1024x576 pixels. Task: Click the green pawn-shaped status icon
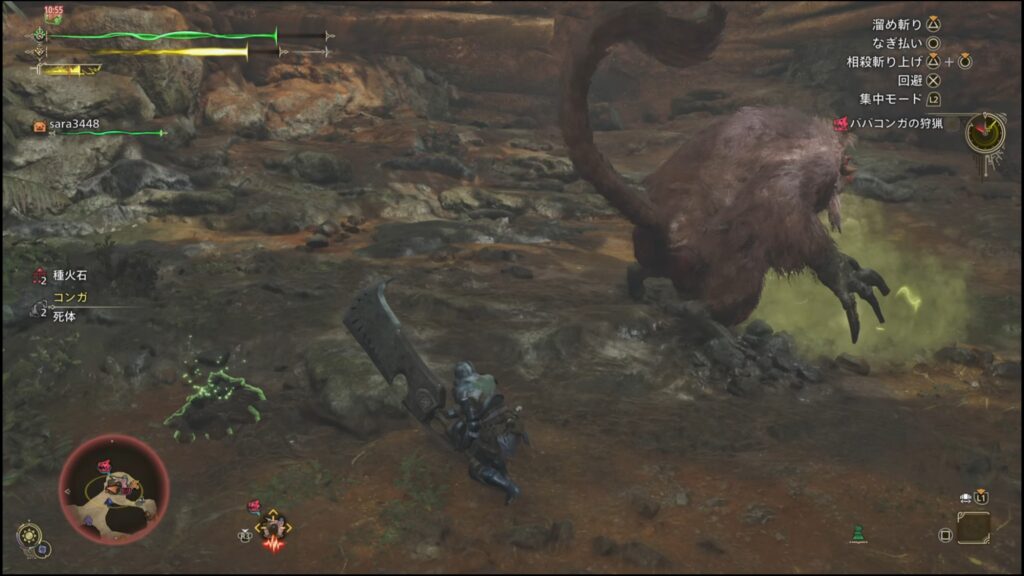click(x=857, y=534)
